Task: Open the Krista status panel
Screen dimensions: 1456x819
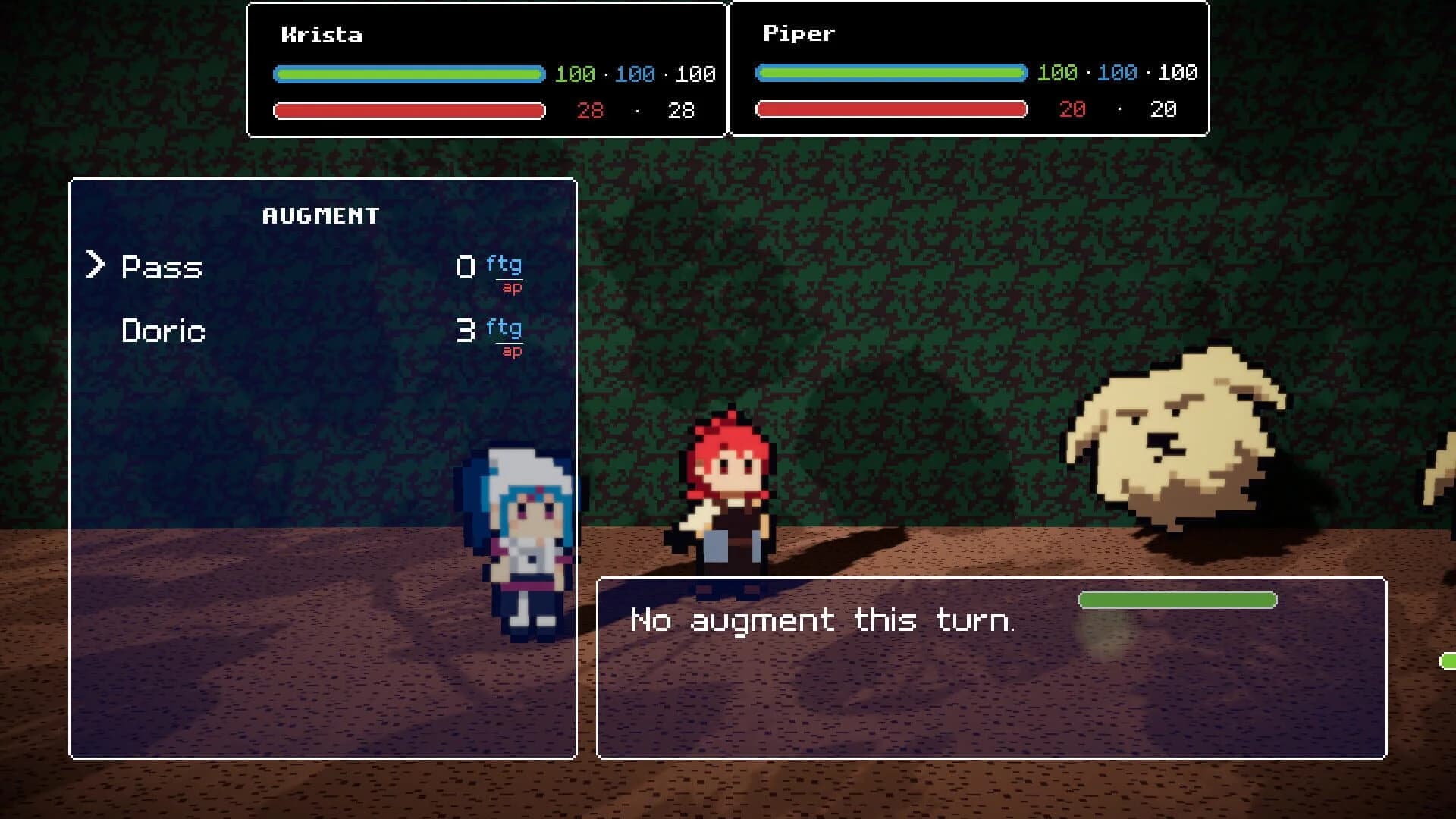Action: pos(485,68)
